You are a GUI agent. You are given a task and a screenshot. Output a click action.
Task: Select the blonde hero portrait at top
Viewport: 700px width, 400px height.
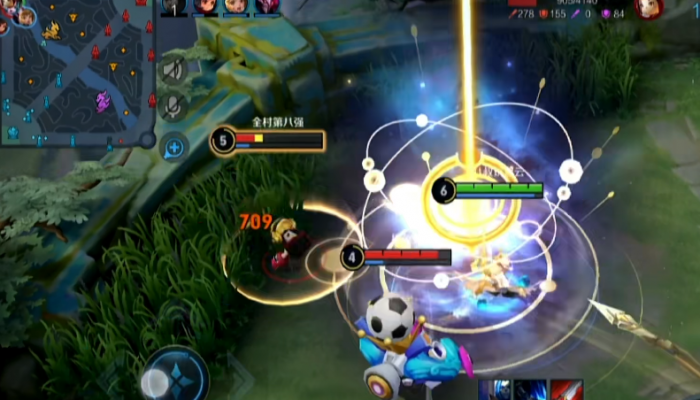236,7
